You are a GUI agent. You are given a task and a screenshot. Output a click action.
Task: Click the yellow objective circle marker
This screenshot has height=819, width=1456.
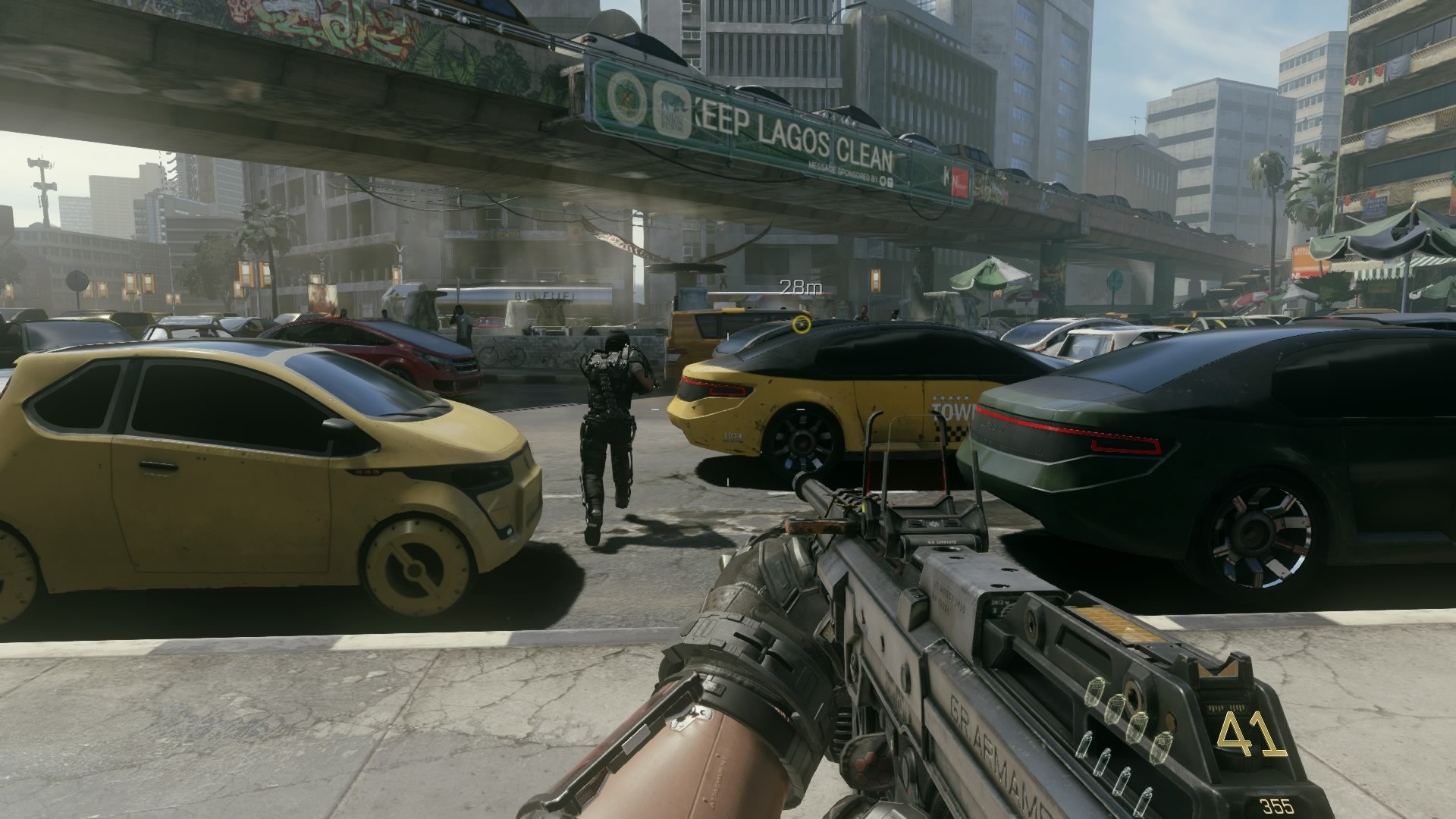(800, 323)
